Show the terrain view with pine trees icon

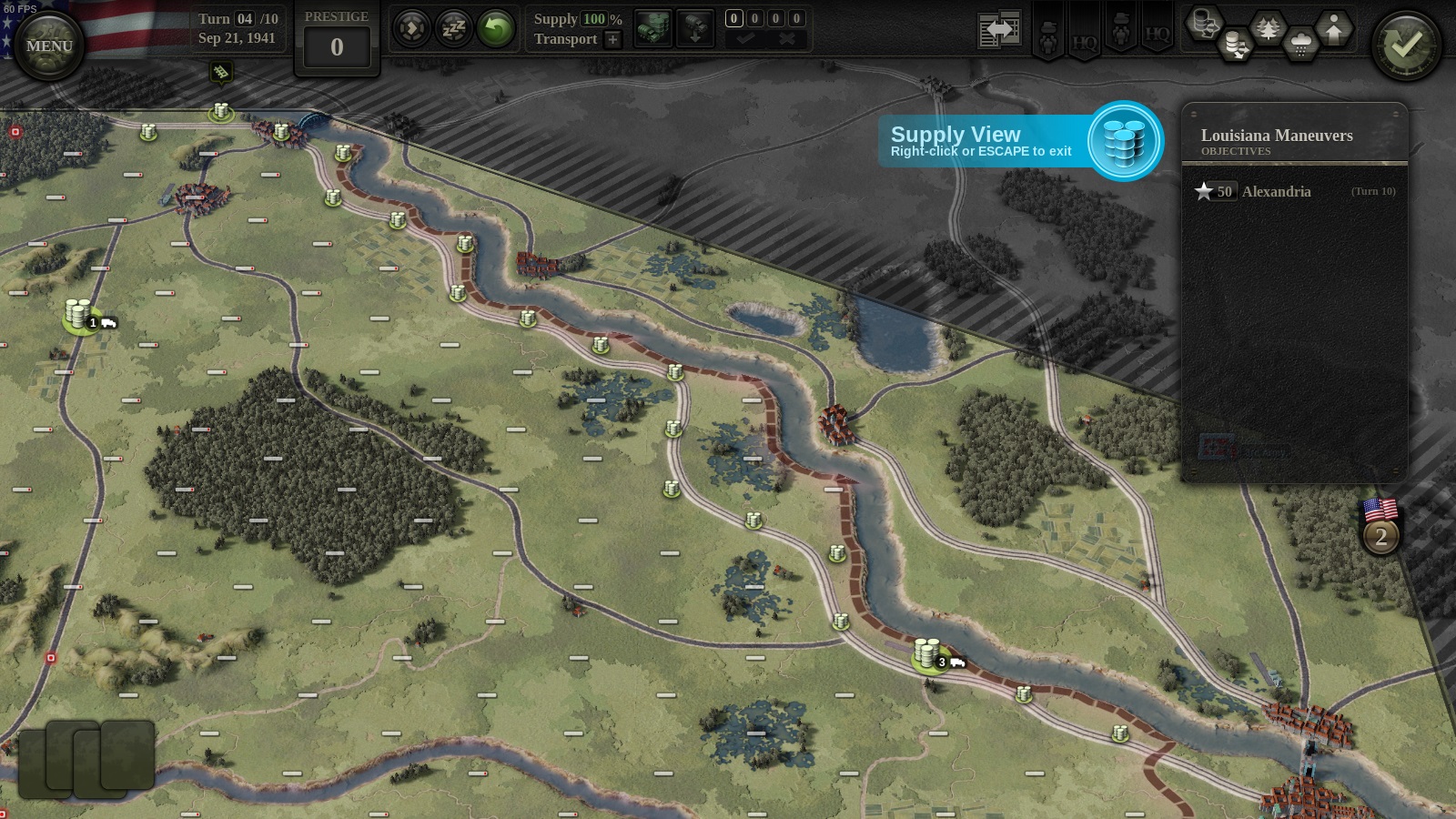pyautogui.click(x=1268, y=27)
